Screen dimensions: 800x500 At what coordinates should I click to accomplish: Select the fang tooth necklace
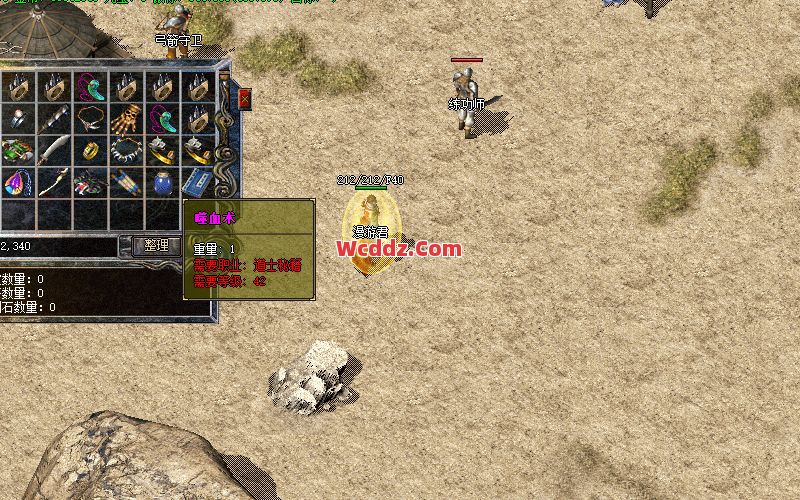(125, 150)
